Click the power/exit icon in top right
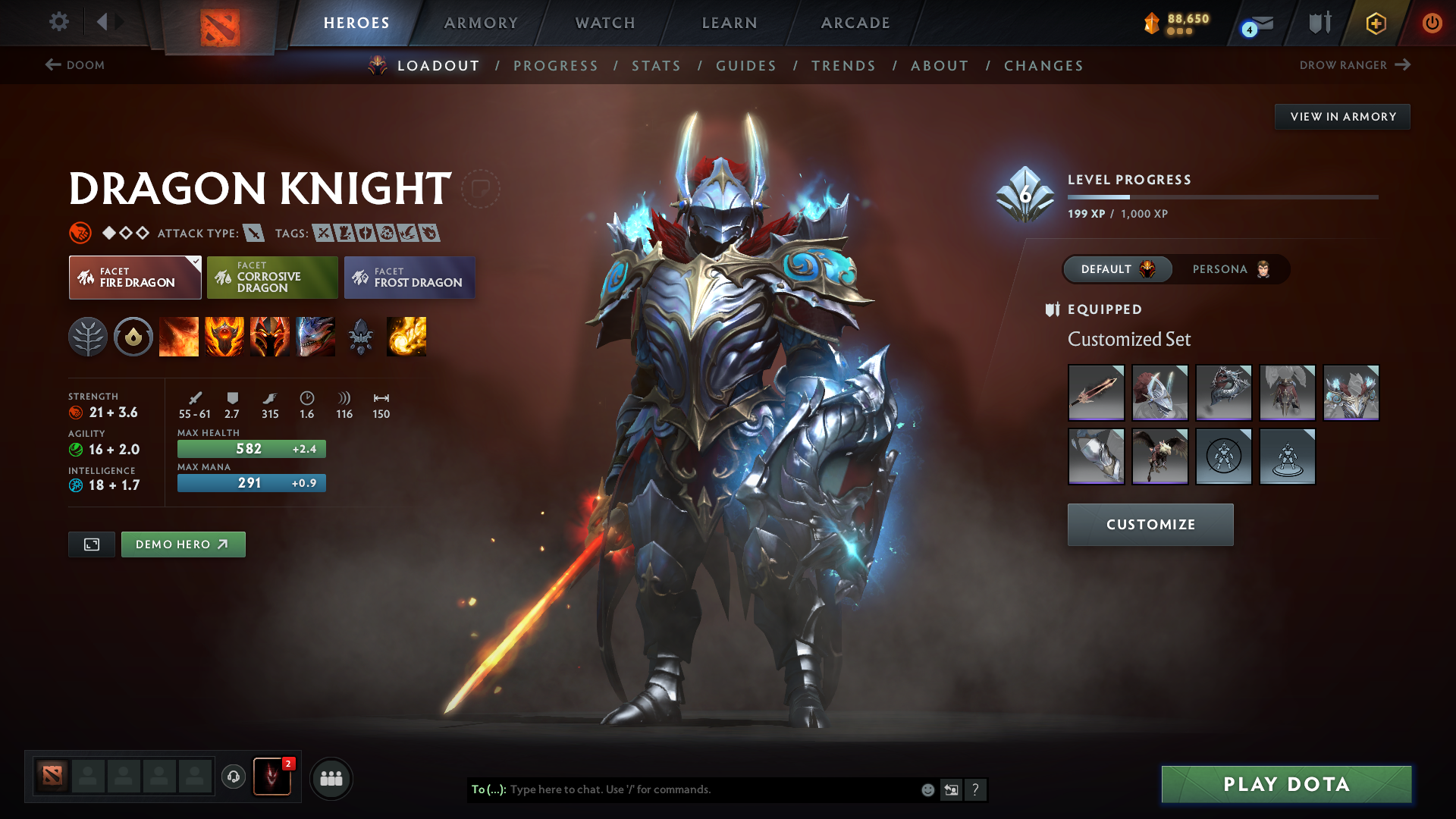1456x819 pixels. (x=1432, y=23)
